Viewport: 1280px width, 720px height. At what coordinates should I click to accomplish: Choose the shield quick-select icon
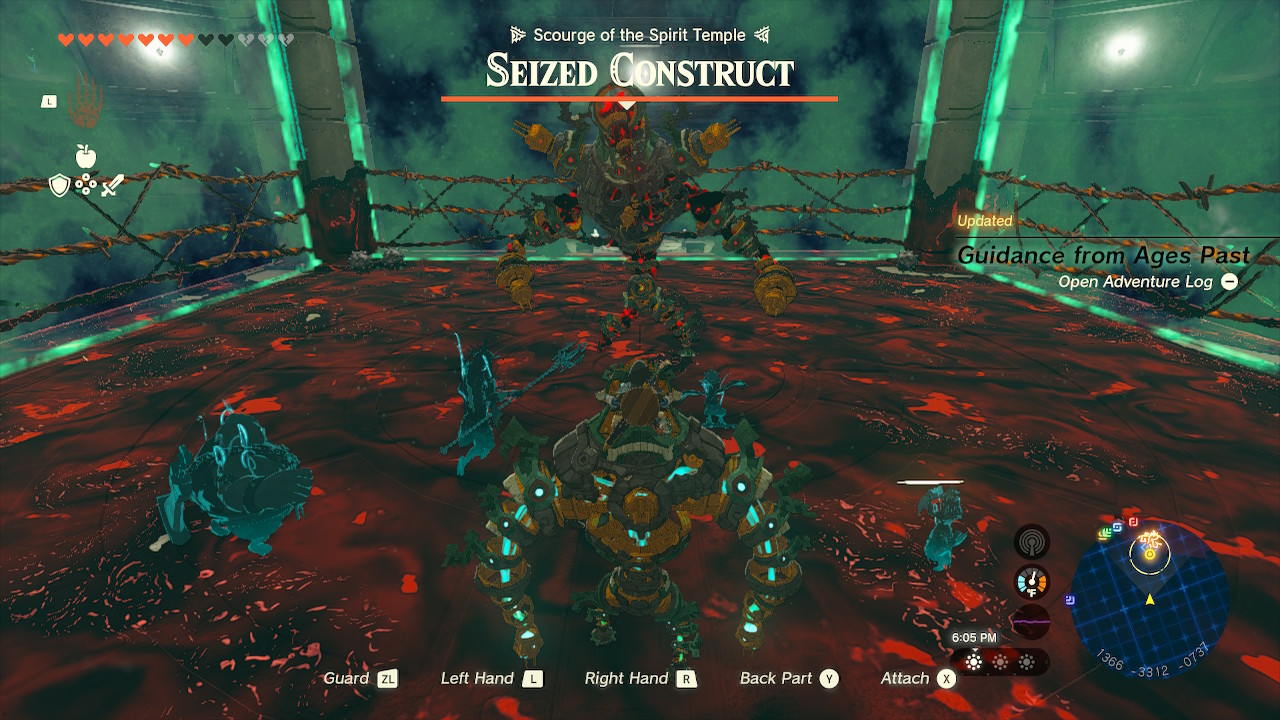pyautogui.click(x=60, y=185)
